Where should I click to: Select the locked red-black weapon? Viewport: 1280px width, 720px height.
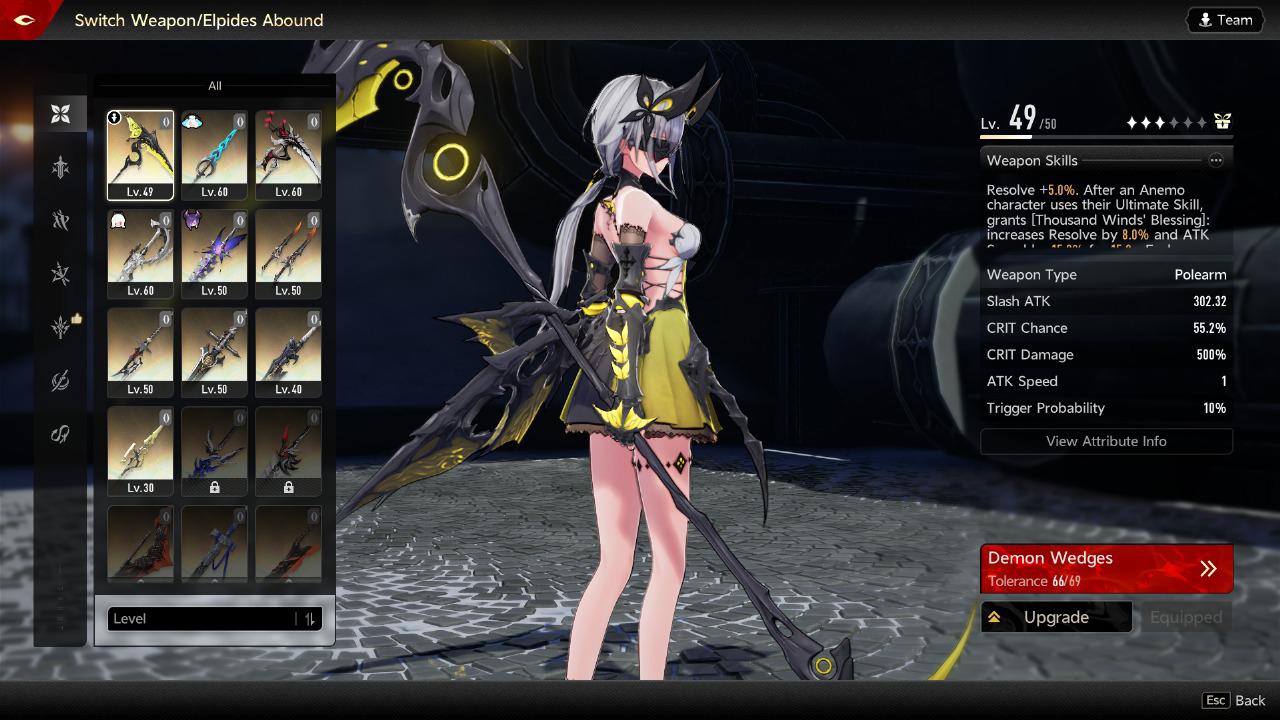click(288, 451)
